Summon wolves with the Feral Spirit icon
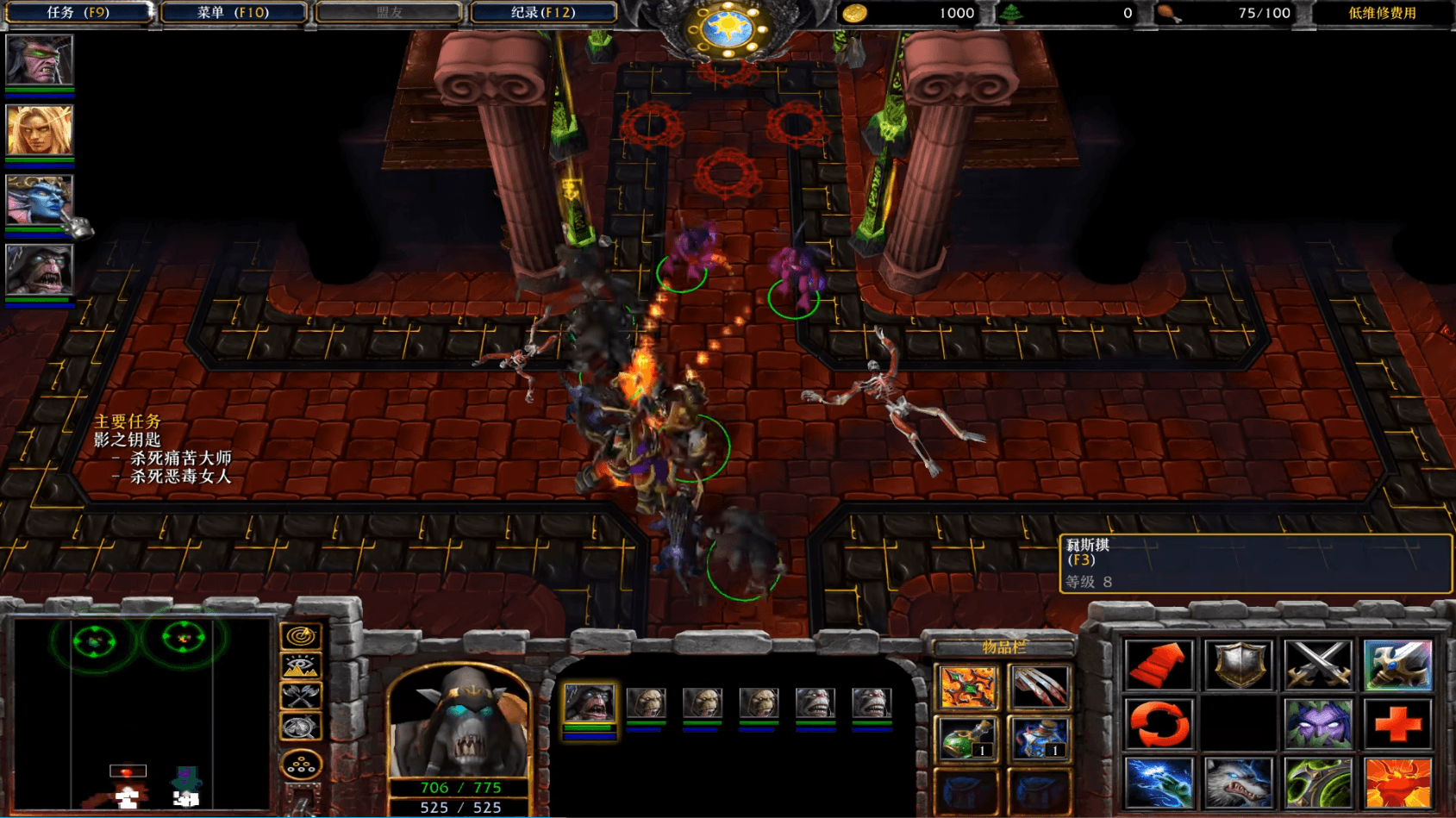Screen dimensions: 1456x818 1238,780
